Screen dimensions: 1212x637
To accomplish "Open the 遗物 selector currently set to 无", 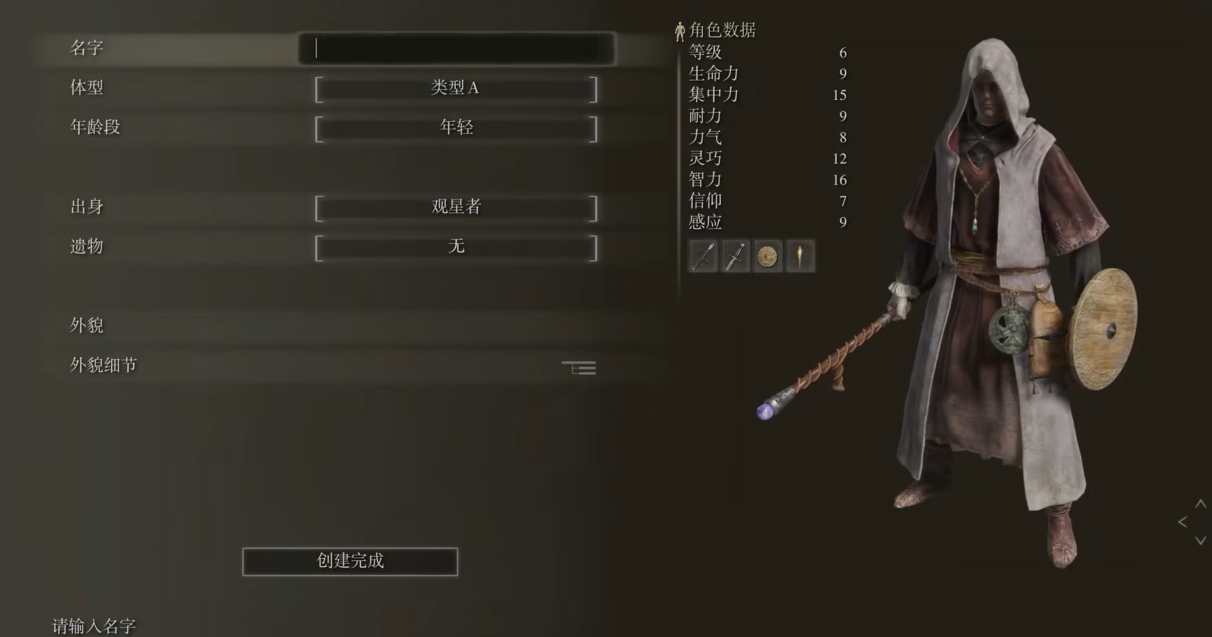I will [x=456, y=247].
